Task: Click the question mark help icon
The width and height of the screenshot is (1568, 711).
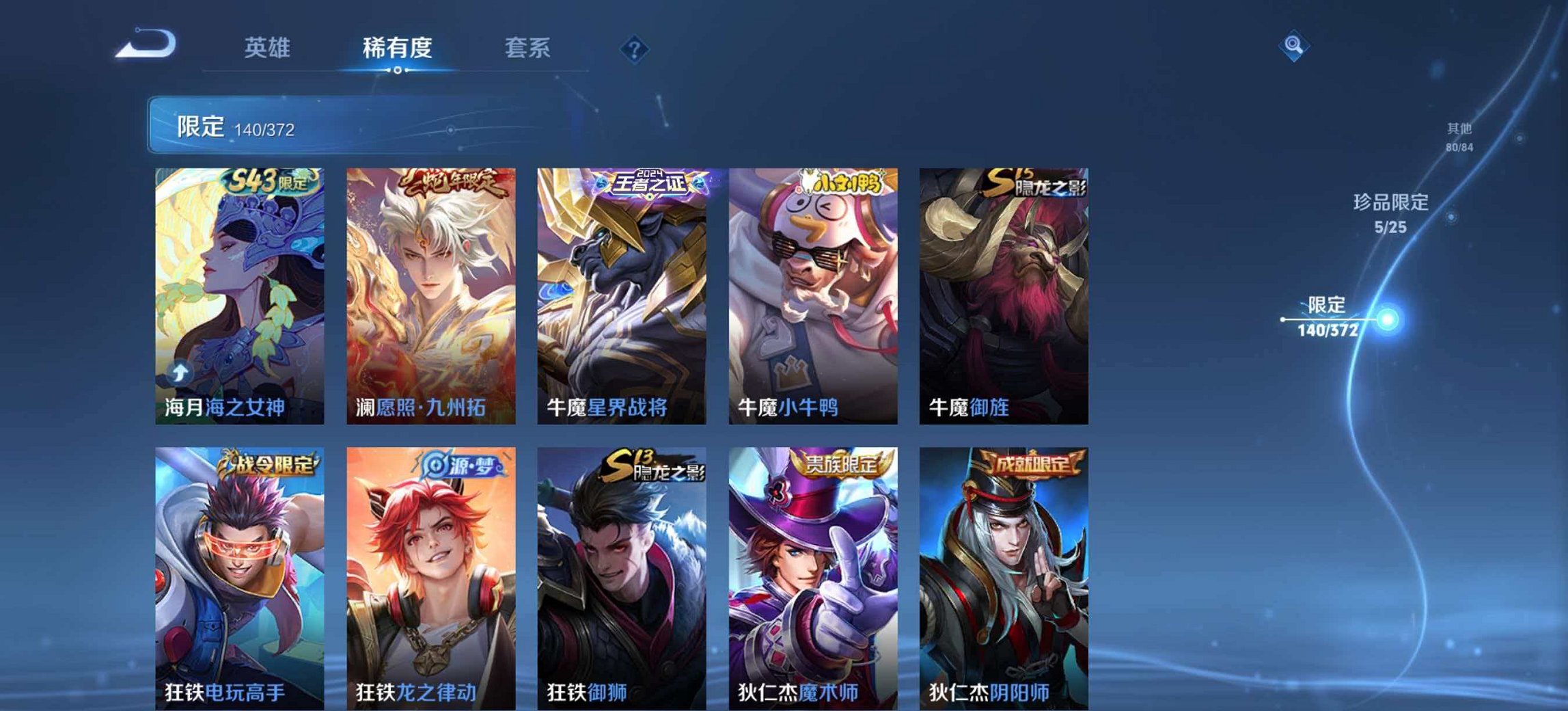Action: click(635, 49)
